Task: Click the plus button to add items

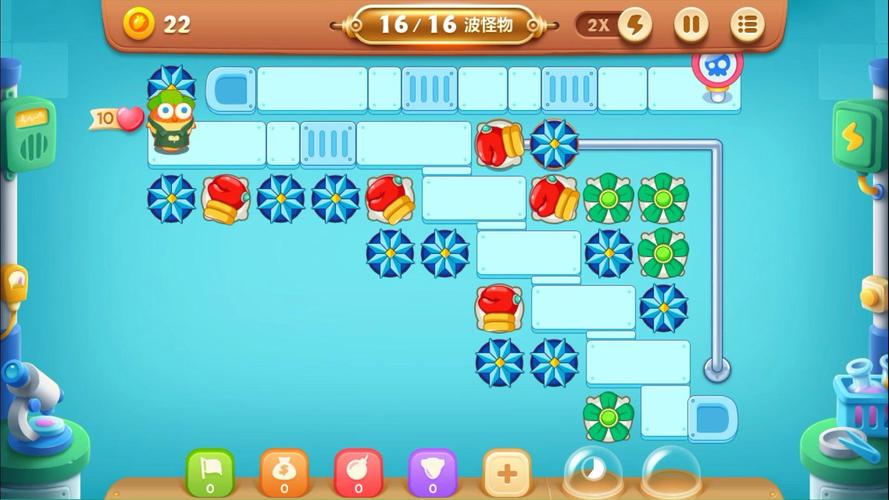Action: [506, 471]
